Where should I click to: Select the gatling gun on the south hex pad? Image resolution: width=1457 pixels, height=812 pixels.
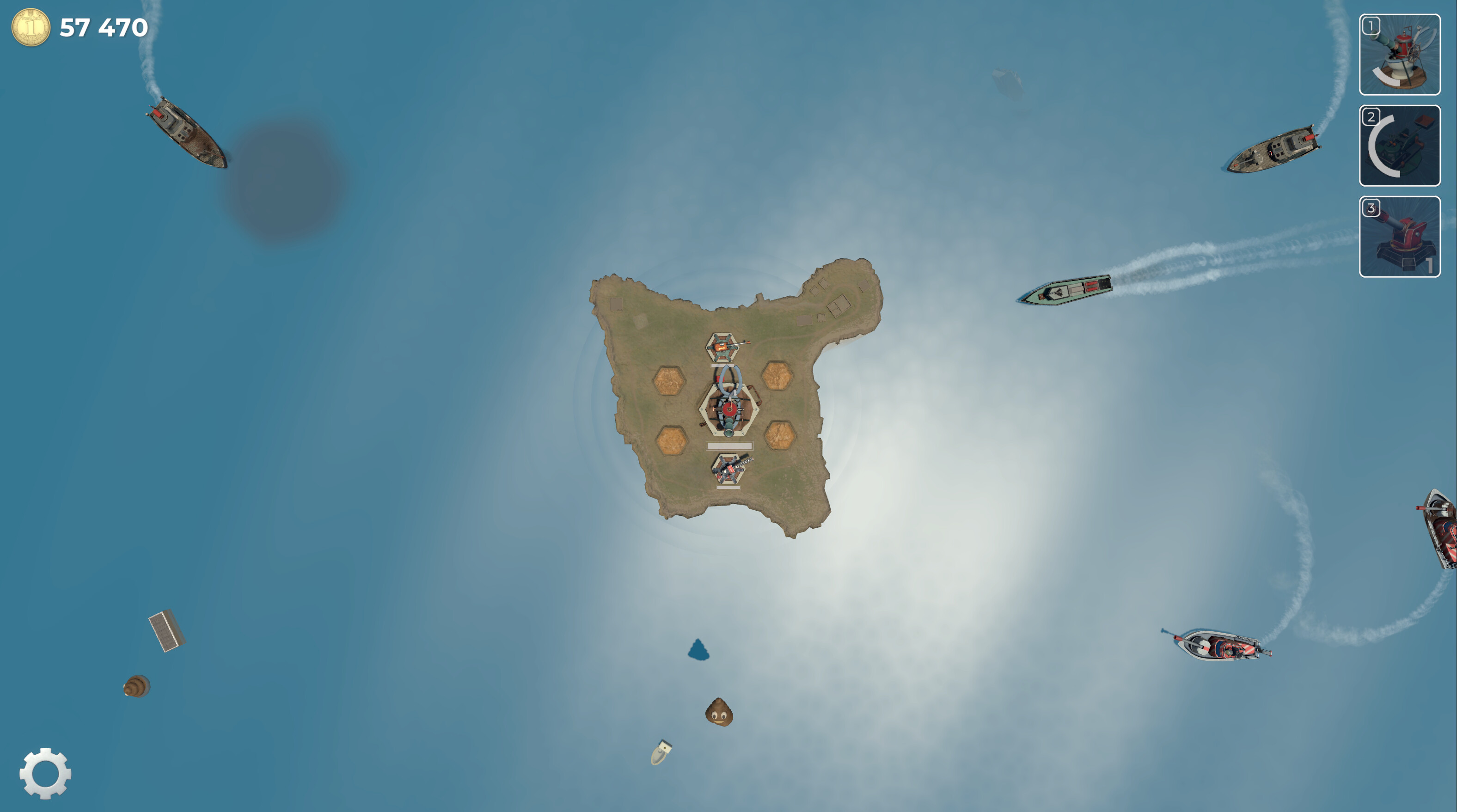click(730, 469)
